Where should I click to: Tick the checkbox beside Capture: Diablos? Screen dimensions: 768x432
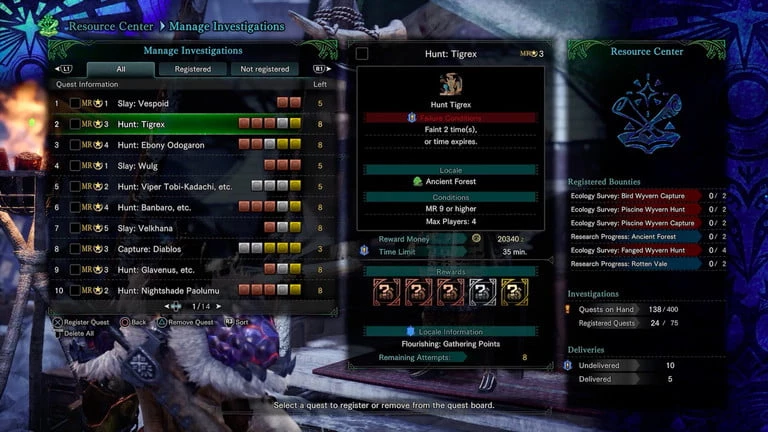[75, 248]
